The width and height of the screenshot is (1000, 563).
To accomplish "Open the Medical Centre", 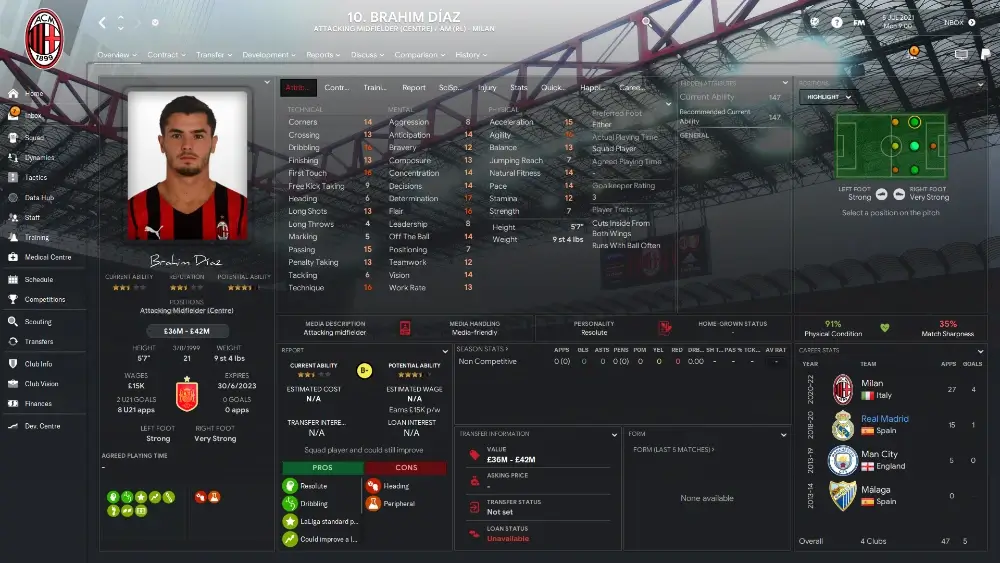I will [46, 257].
